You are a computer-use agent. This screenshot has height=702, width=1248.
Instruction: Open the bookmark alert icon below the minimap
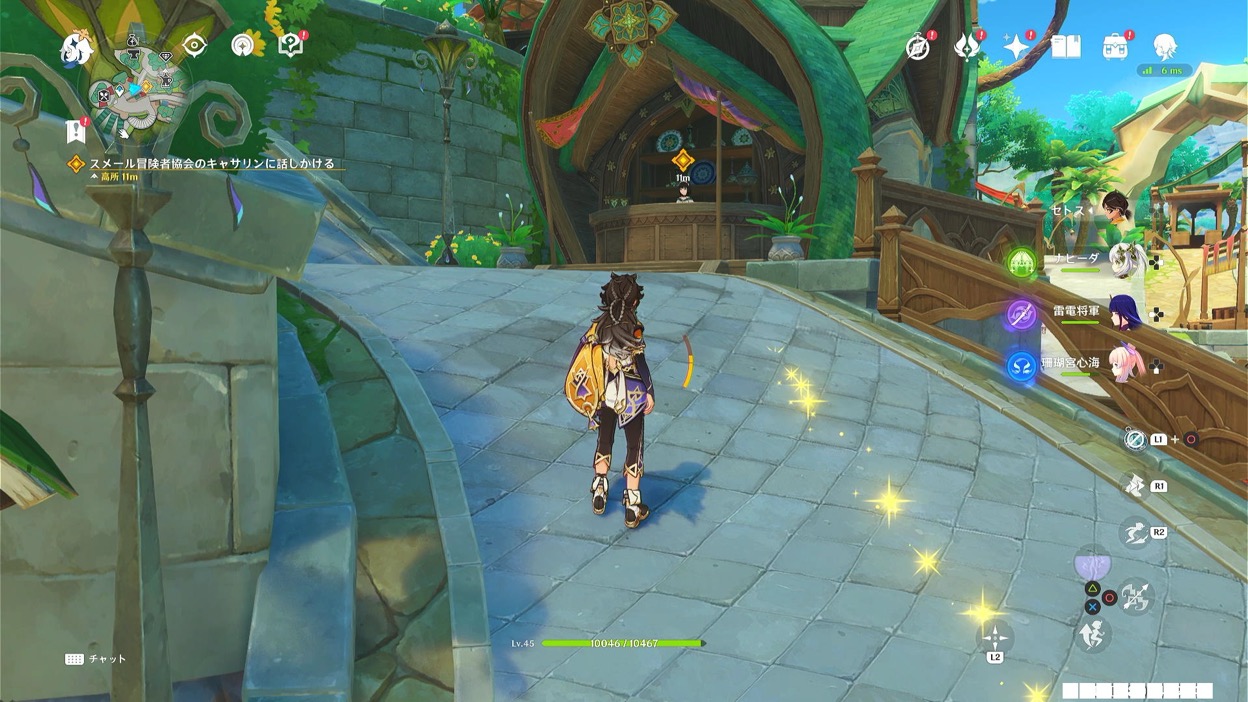coord(75,130)
